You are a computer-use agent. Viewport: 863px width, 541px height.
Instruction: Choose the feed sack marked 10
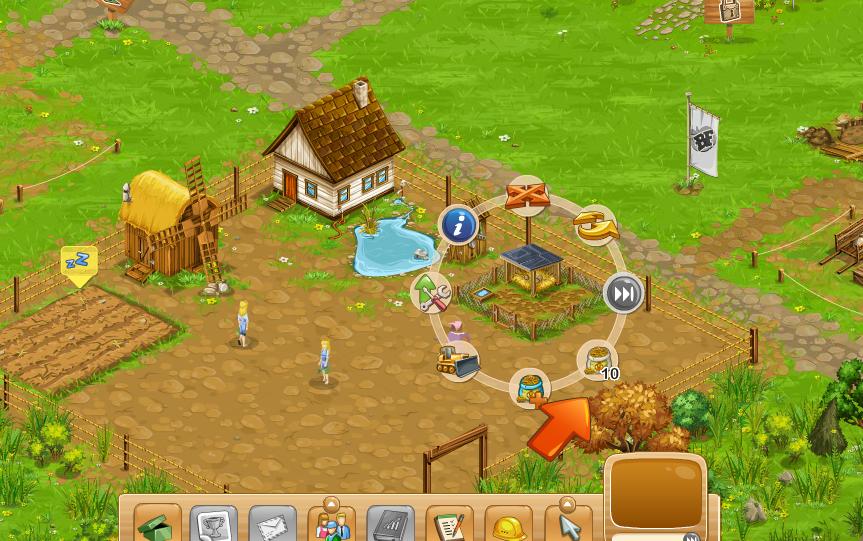[597, 361]
